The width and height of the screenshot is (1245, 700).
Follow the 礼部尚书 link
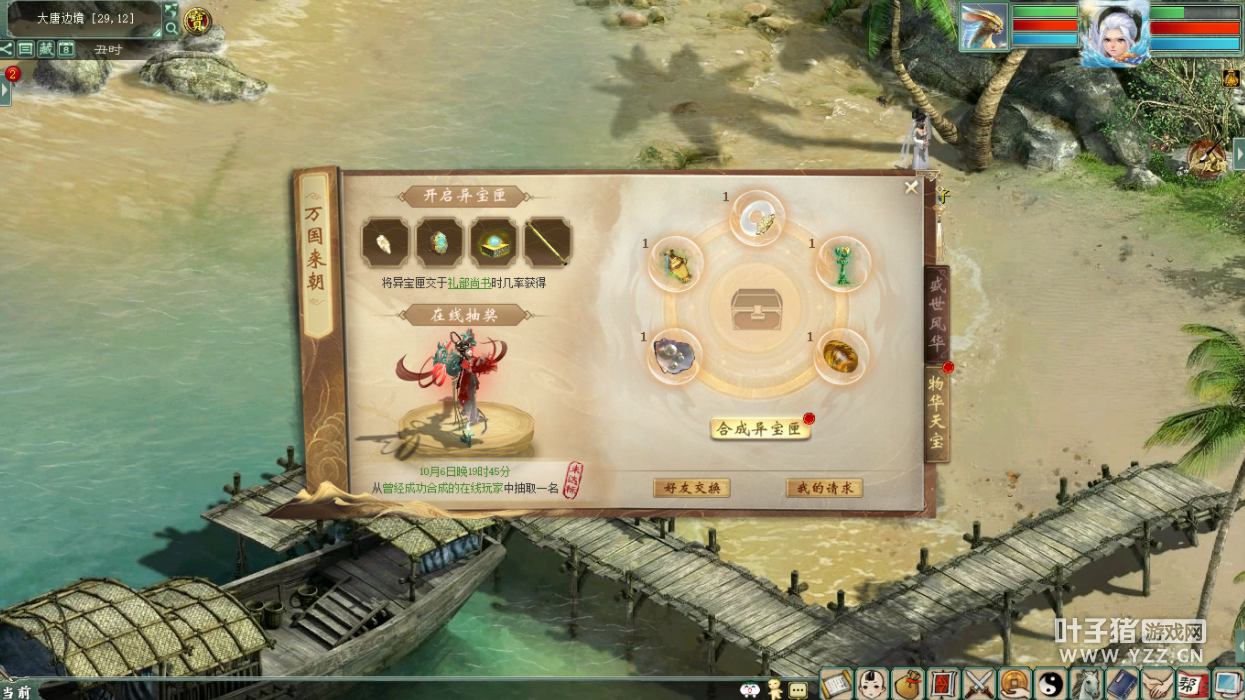coord(469,283)
